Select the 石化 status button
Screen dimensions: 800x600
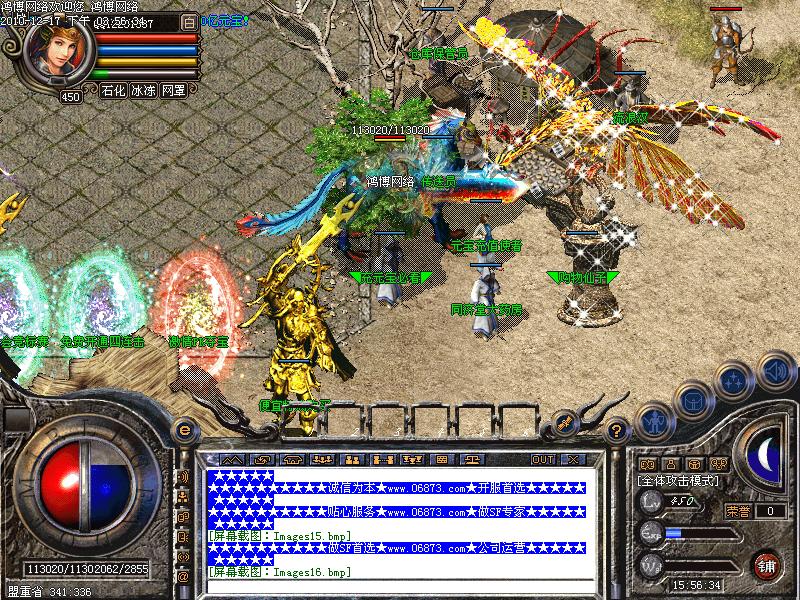113,90
